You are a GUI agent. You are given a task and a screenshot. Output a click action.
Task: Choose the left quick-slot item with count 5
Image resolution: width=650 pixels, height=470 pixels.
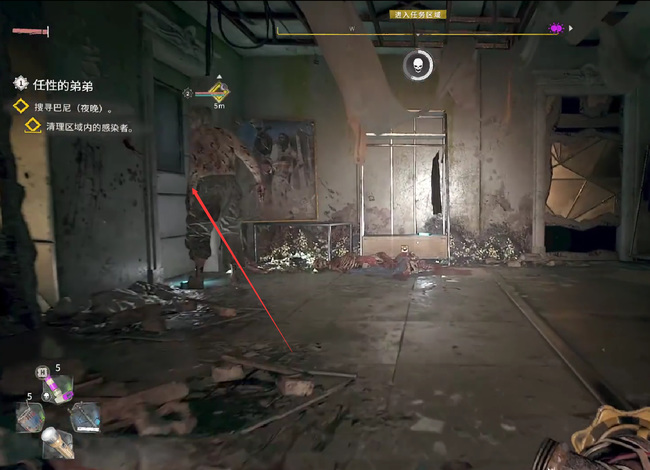(29, 416)
